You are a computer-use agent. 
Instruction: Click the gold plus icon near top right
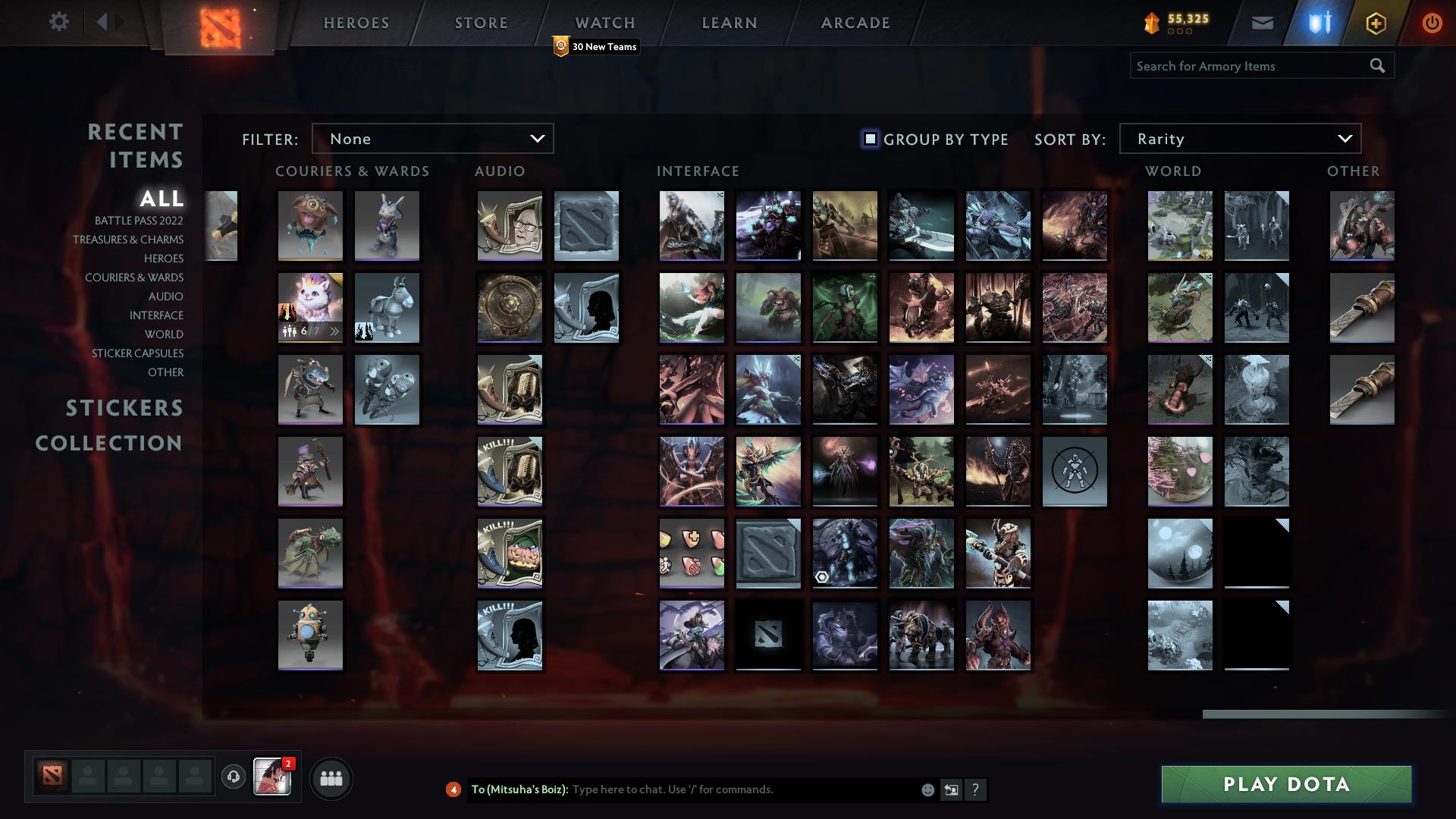coord(1376,22)
